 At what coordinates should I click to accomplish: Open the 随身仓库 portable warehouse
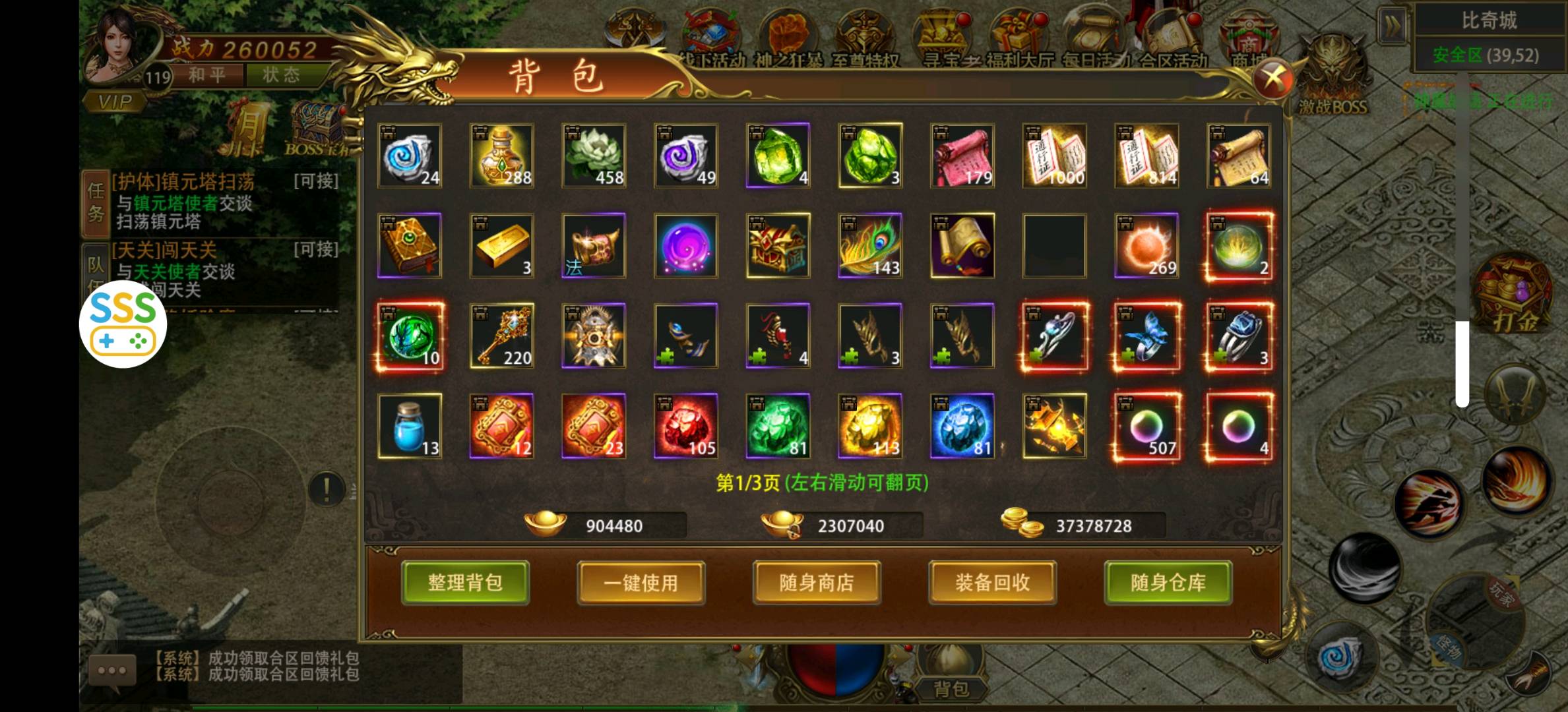pos(1168,582)
